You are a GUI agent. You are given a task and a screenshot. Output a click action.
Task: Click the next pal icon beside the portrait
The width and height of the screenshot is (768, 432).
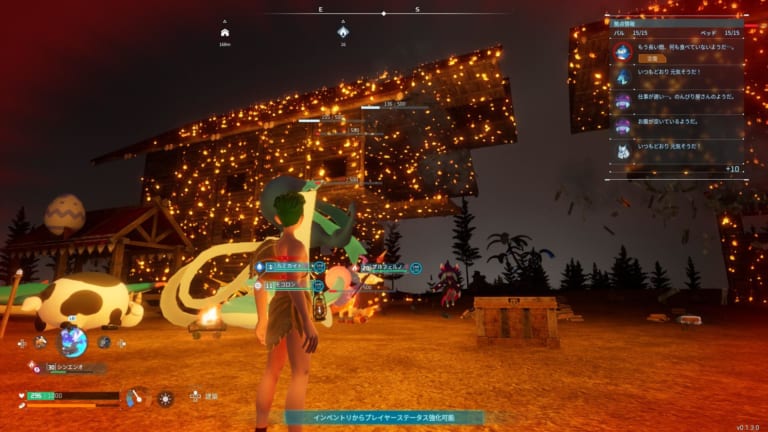pyautogui.click(x=104, y=342)
